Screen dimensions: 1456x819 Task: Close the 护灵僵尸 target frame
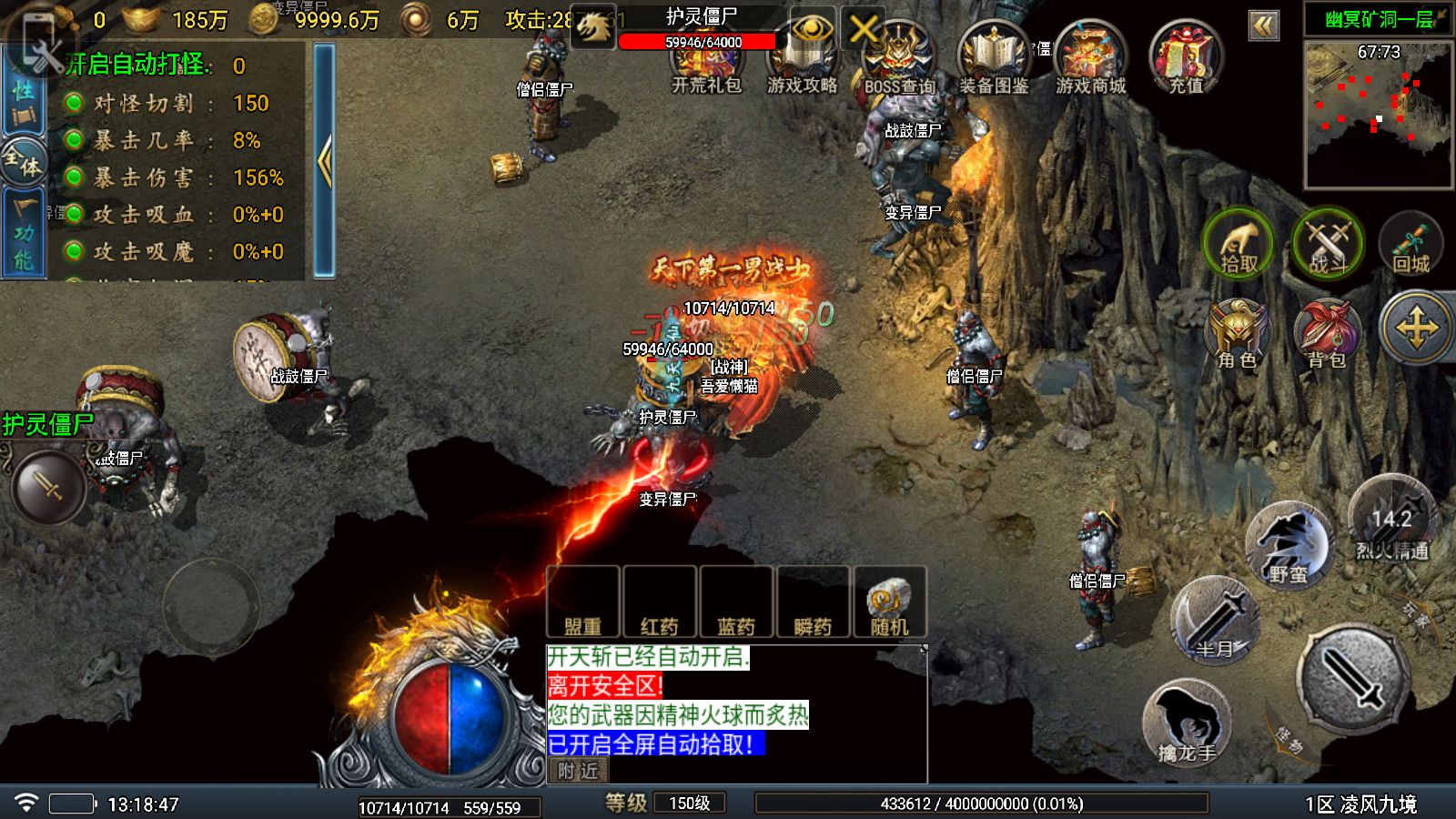point(863,30)
